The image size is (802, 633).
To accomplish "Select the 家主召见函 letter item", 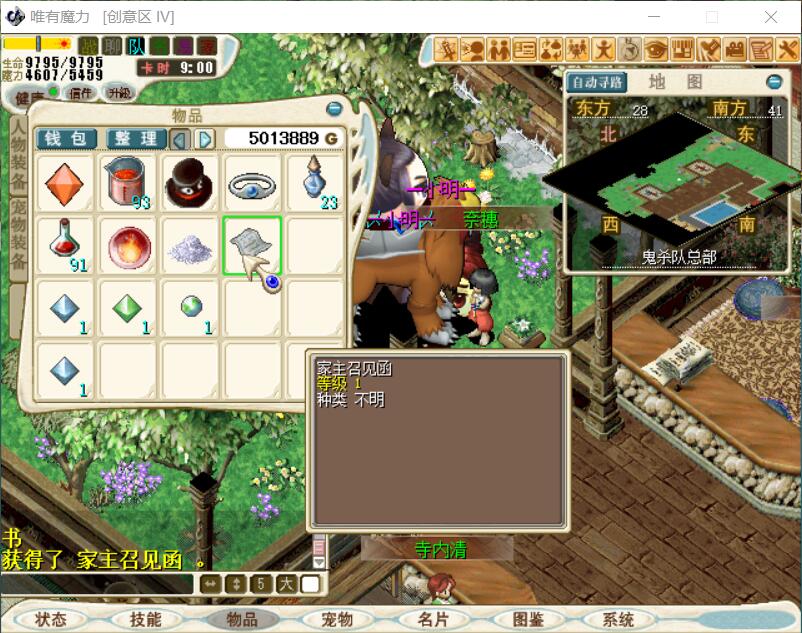I will [x=252, y=245].
